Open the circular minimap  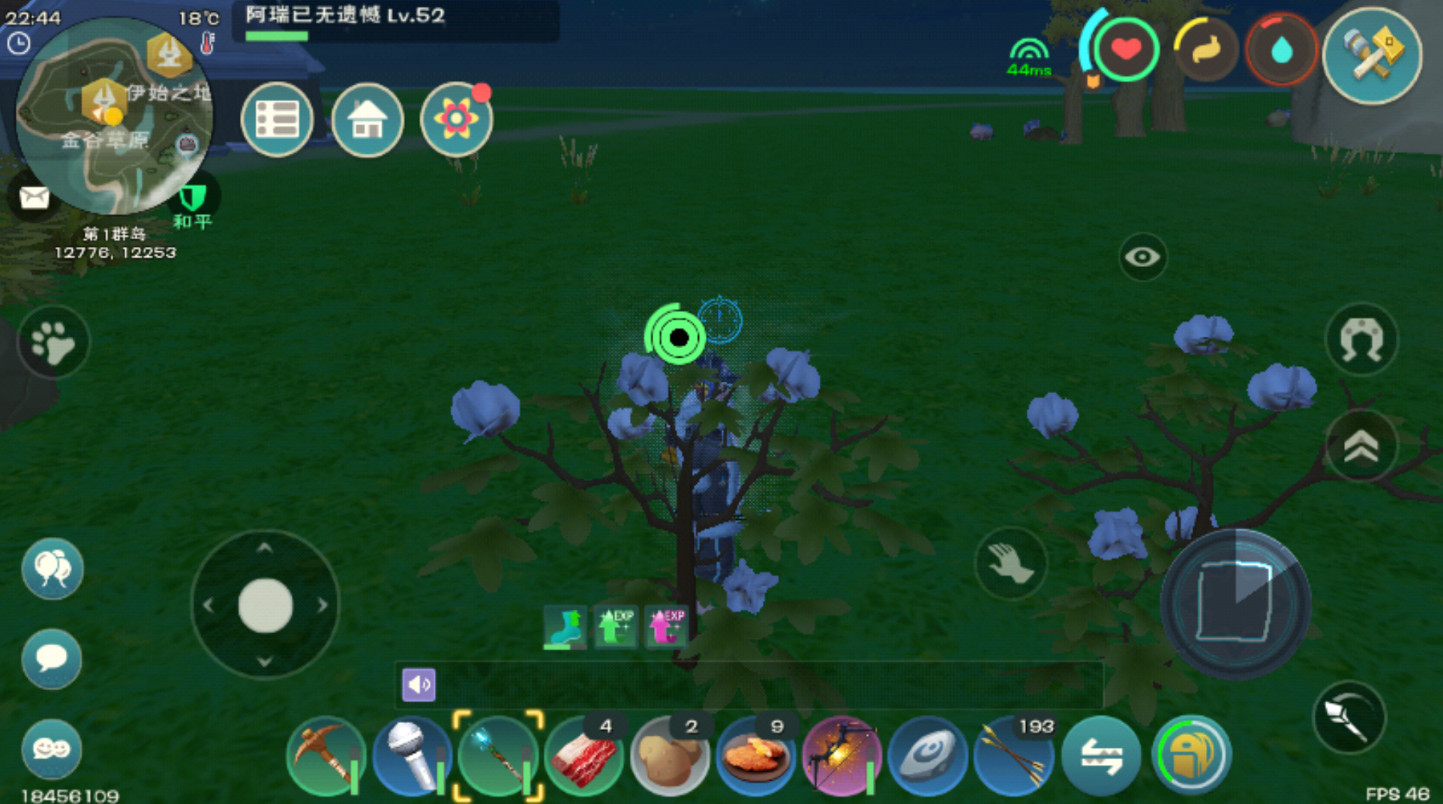click(x=115, y=115)
